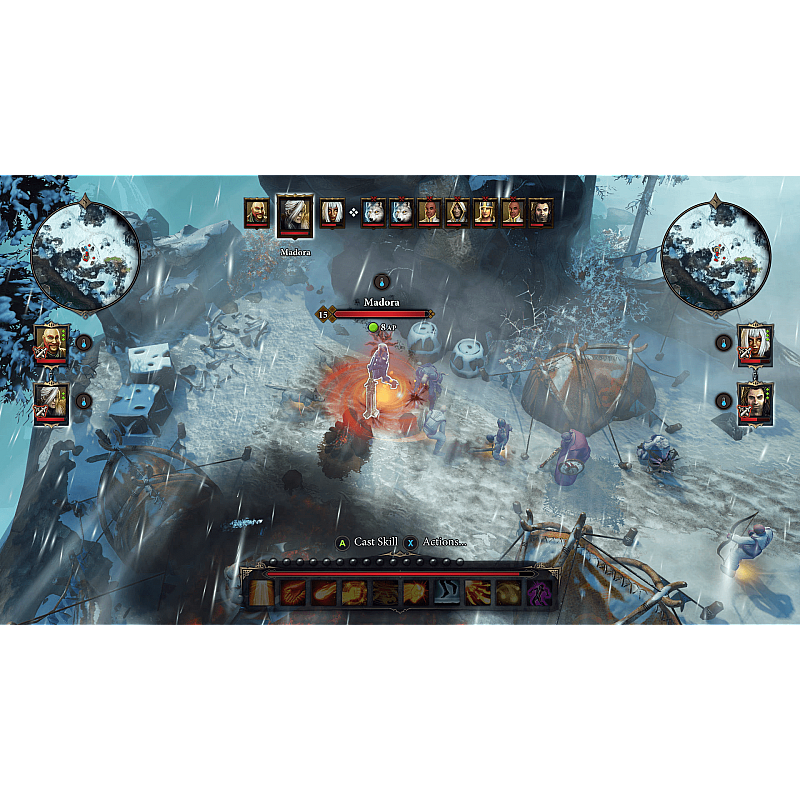
Task: Select the white-haired woman portrait in the turn order
Action: (x=331, y=212)
